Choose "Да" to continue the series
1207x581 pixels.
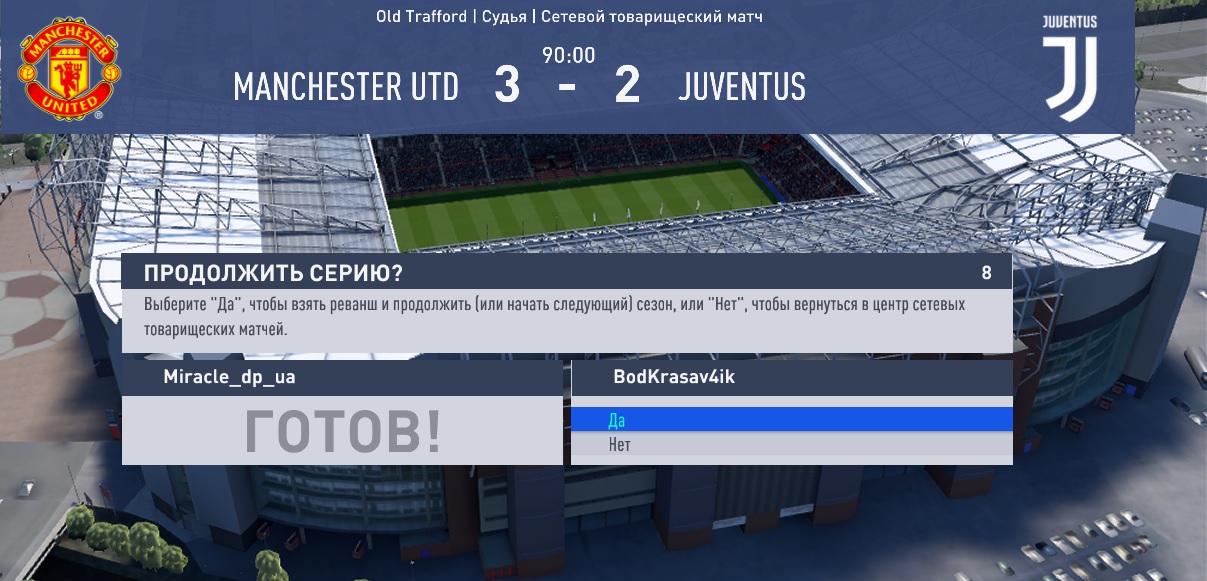[791, 420]
